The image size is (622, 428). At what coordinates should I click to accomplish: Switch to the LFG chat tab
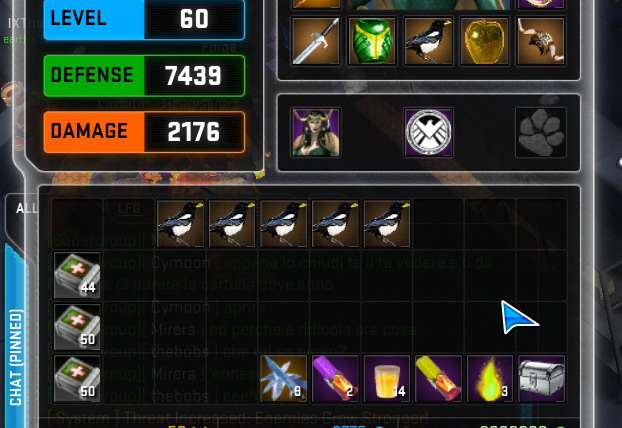pyautogui.click(x=129, y=209)
